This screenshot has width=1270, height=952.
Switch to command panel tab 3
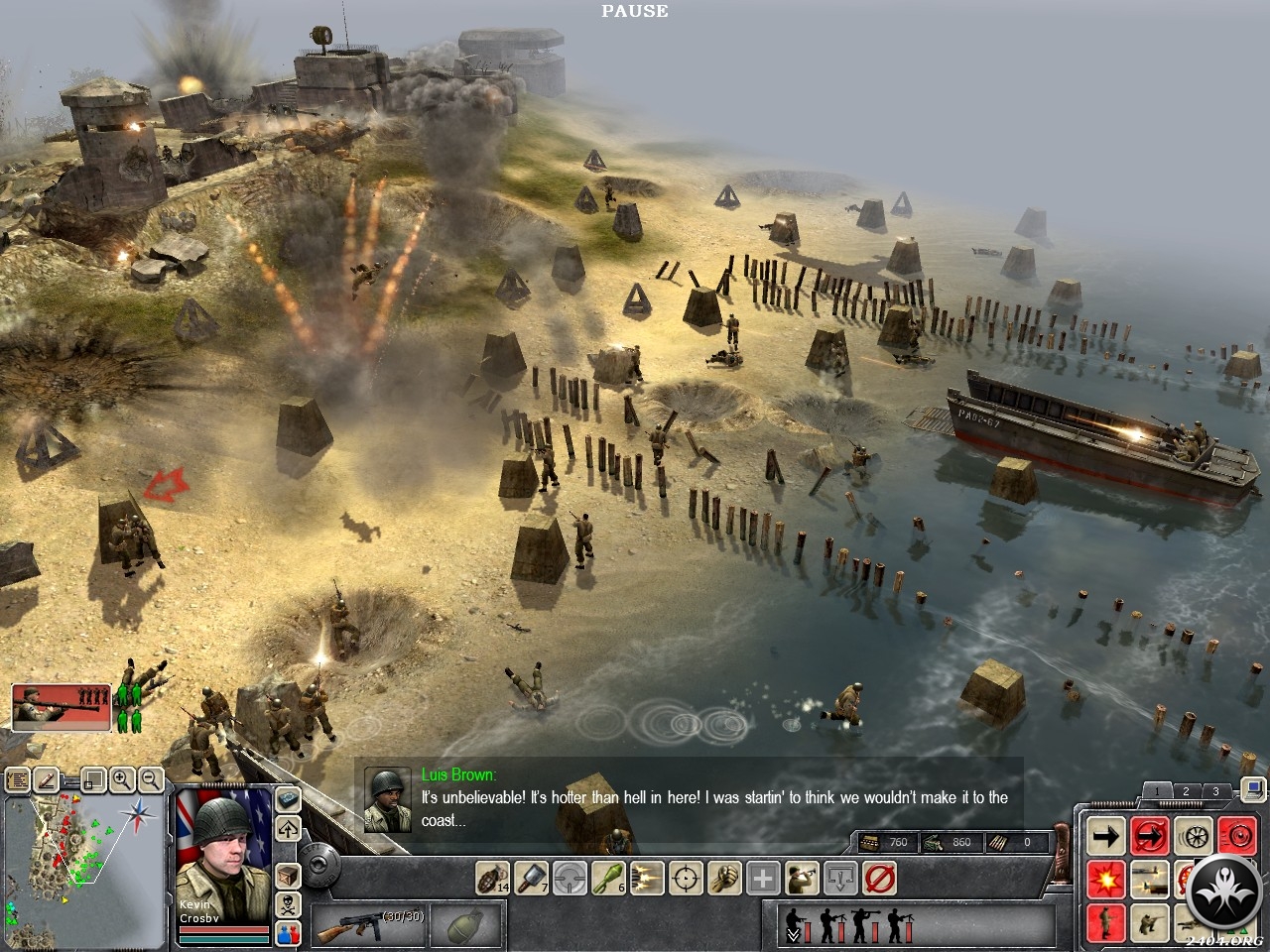[x=1215, y=791]
